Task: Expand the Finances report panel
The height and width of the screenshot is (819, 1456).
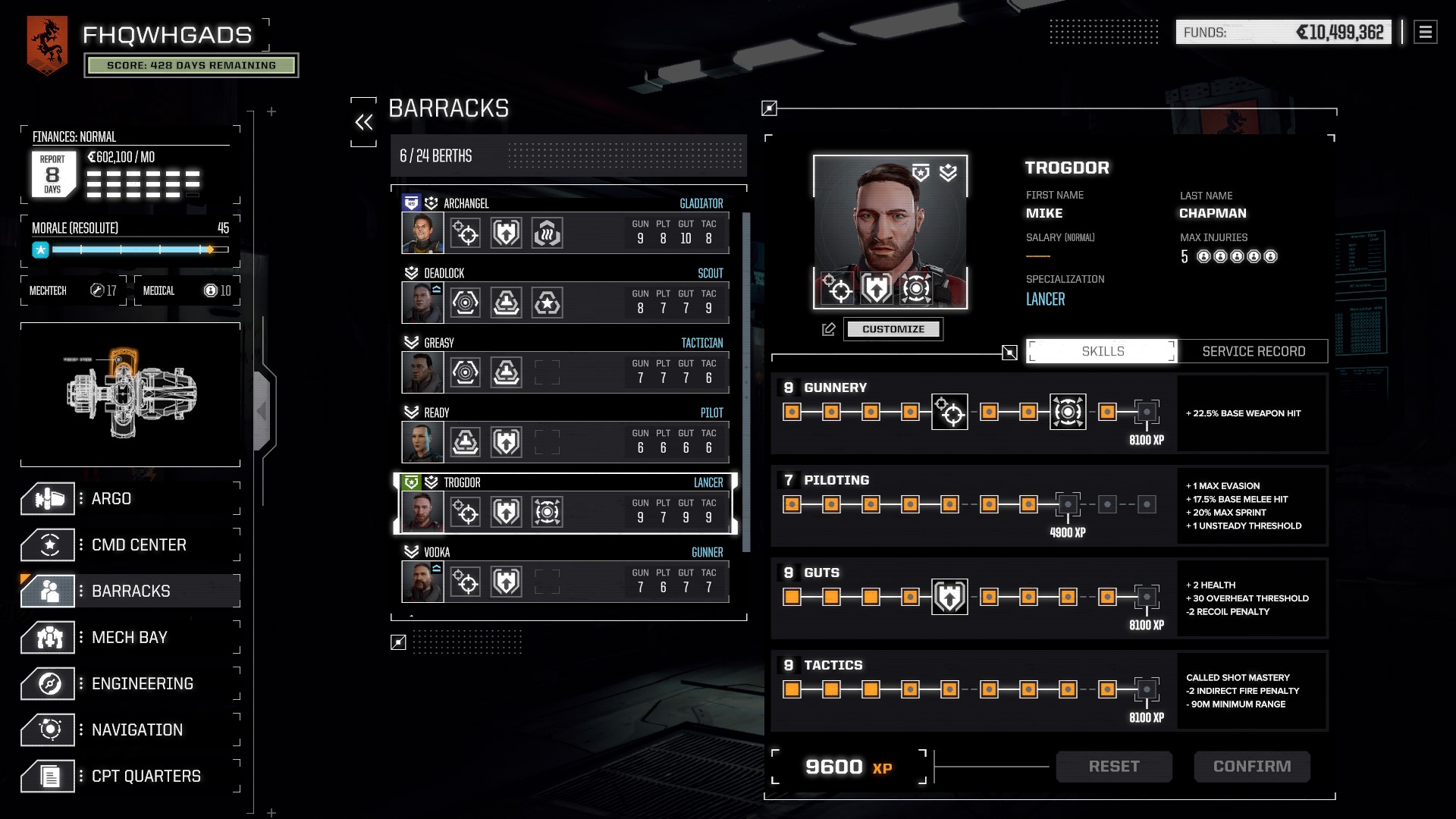Action: (x=52, y=174)
